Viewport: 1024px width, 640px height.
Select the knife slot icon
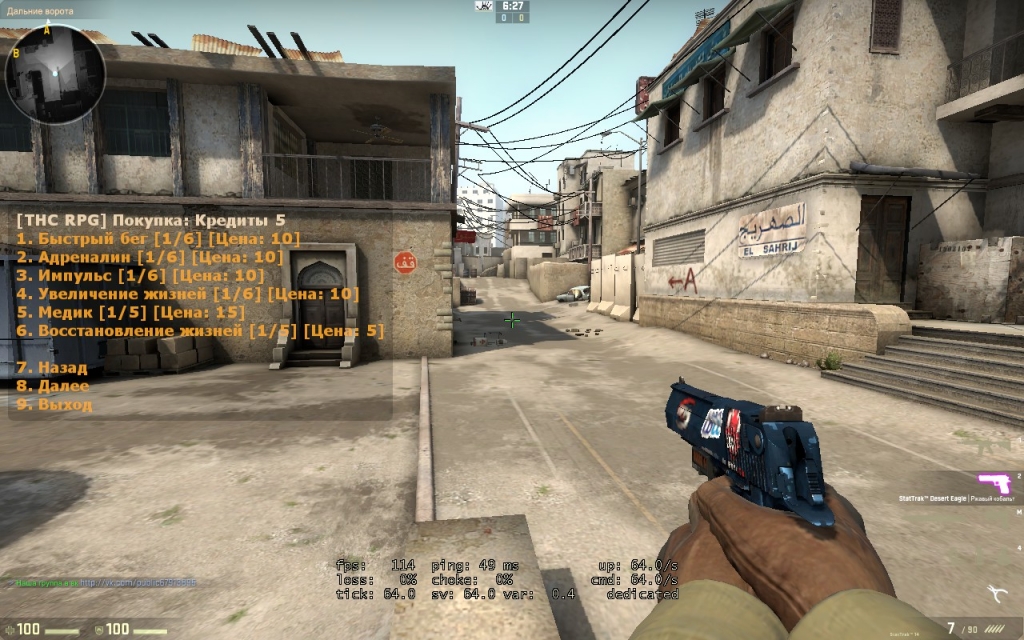click(997, 592)
